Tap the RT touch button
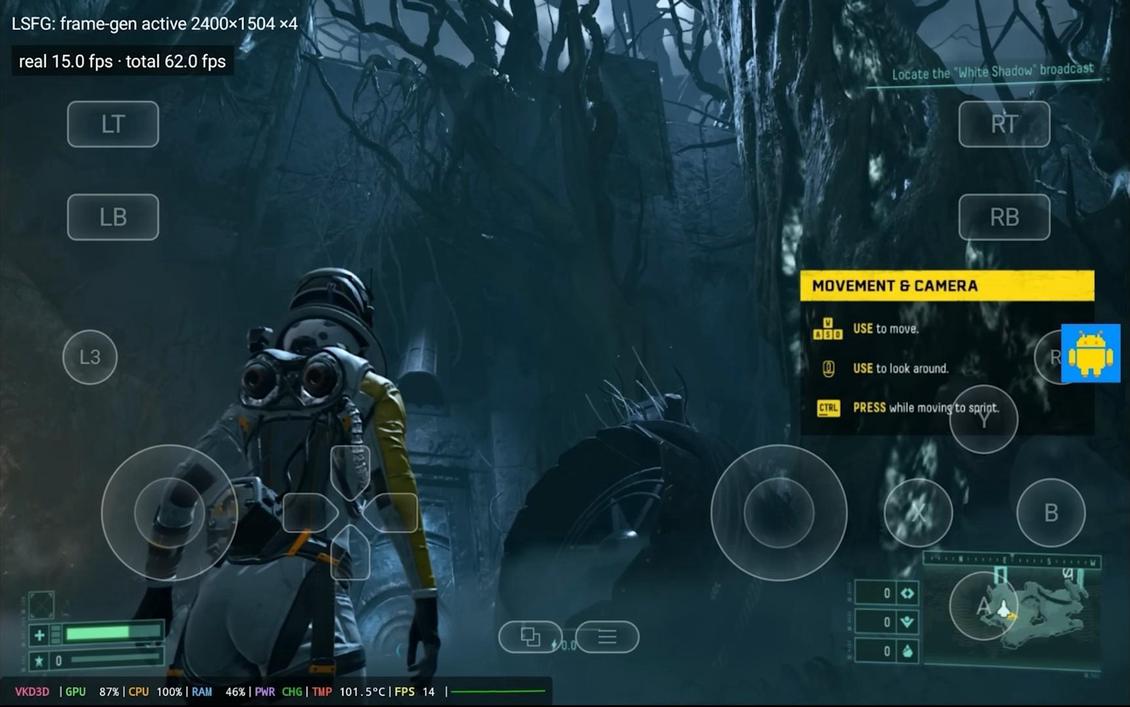 1004,124
